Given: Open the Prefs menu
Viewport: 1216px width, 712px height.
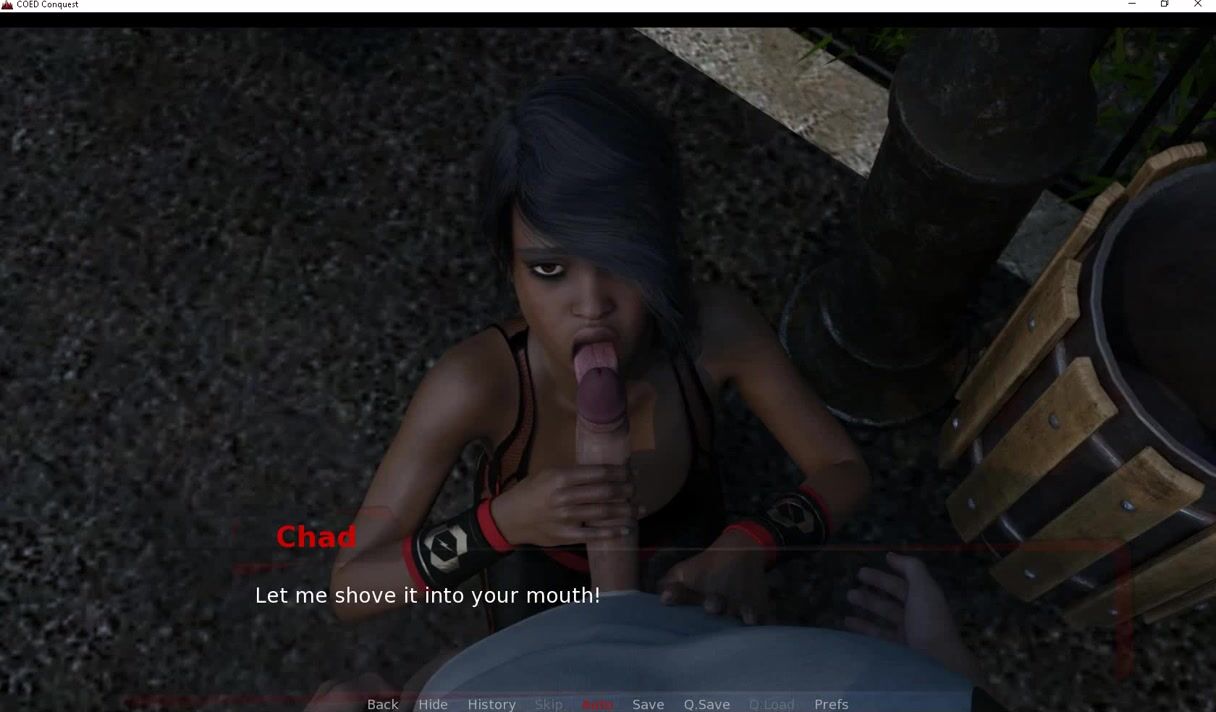Looking at the screenshot, I should tap(831, 704).
